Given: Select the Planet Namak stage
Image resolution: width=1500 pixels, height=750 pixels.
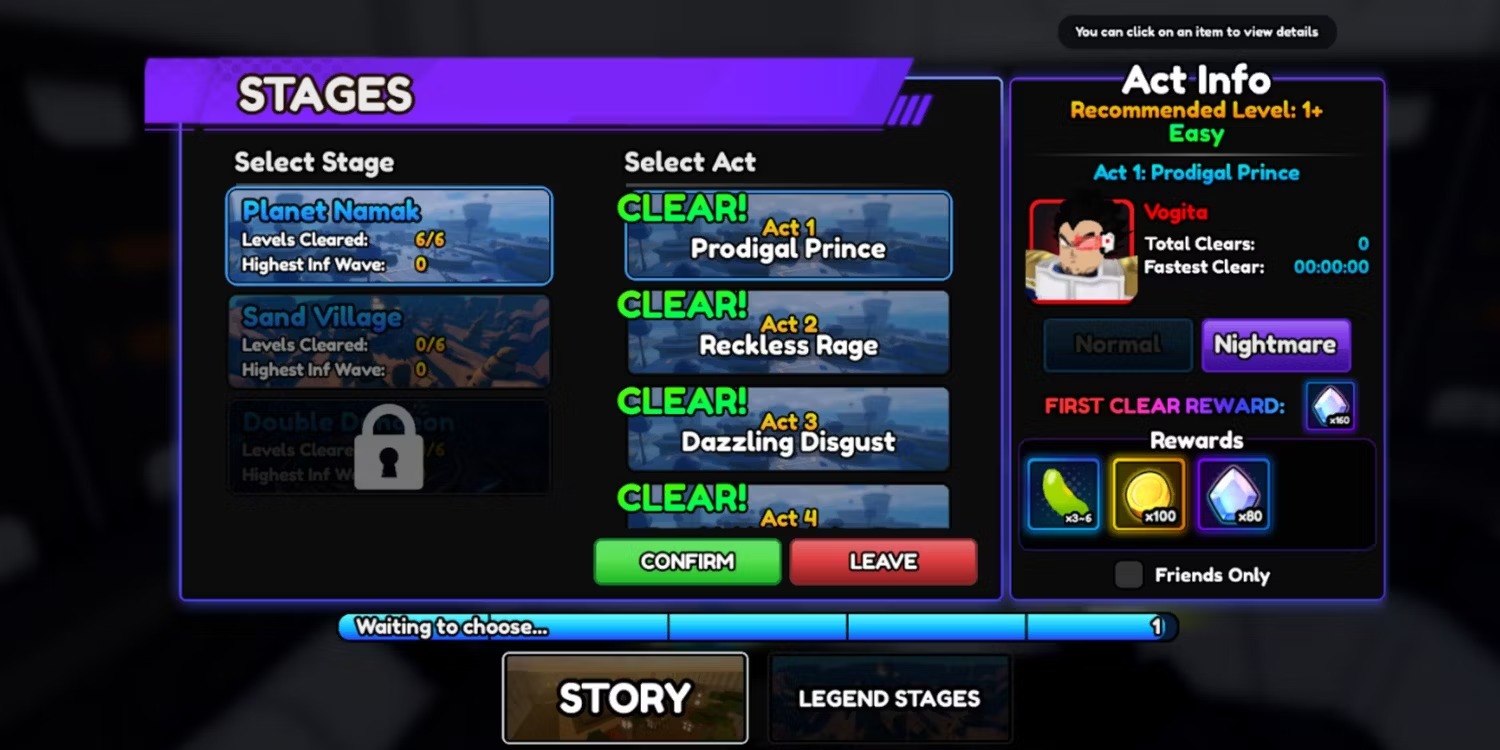Looking at the screenshot, I should coord(389,234).
